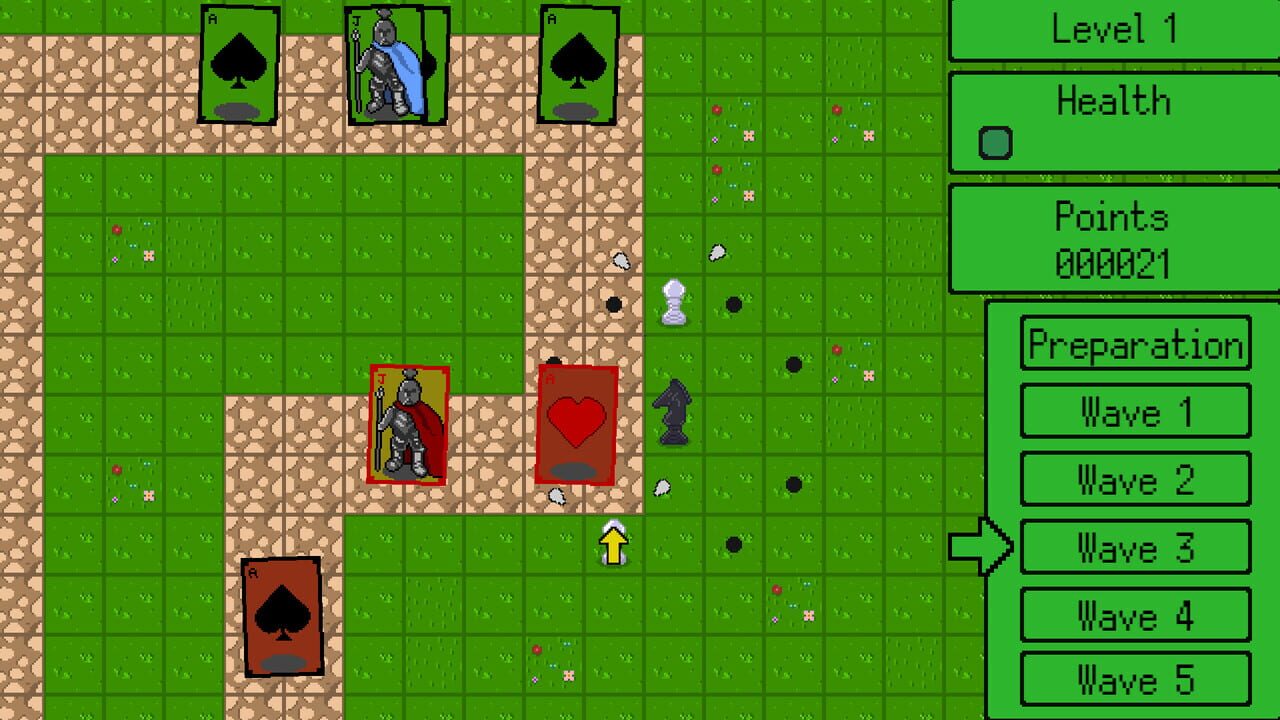1280x720 pixels.
Task: Click the green health indicator square
Action: [993, 141]
